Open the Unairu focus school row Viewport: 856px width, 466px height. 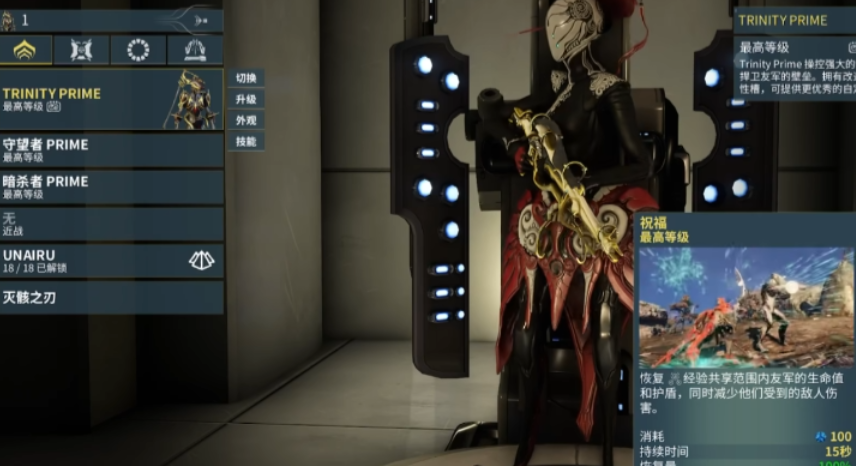point(110,261)
